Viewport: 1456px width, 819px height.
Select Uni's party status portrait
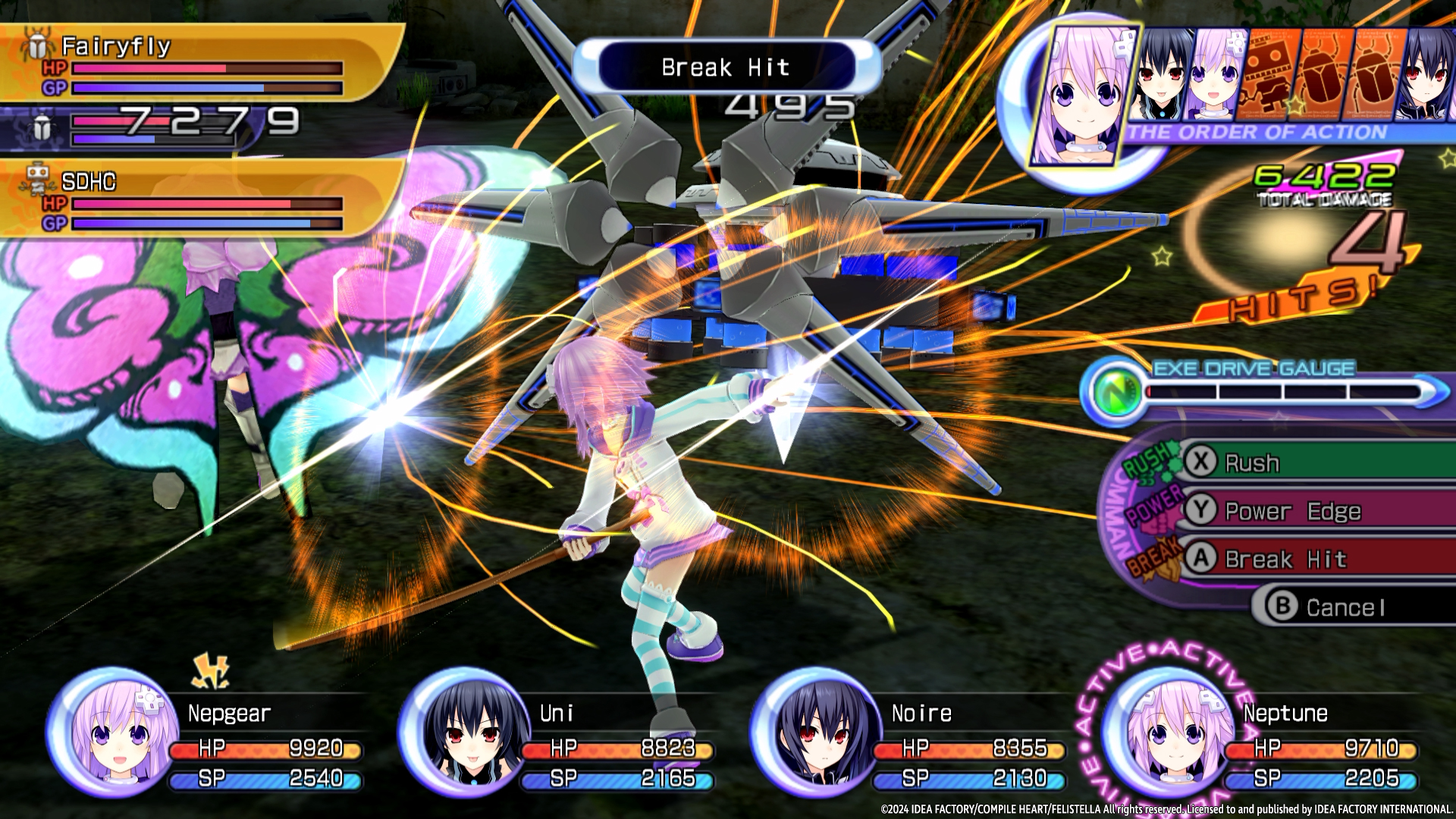coord(465,732)
